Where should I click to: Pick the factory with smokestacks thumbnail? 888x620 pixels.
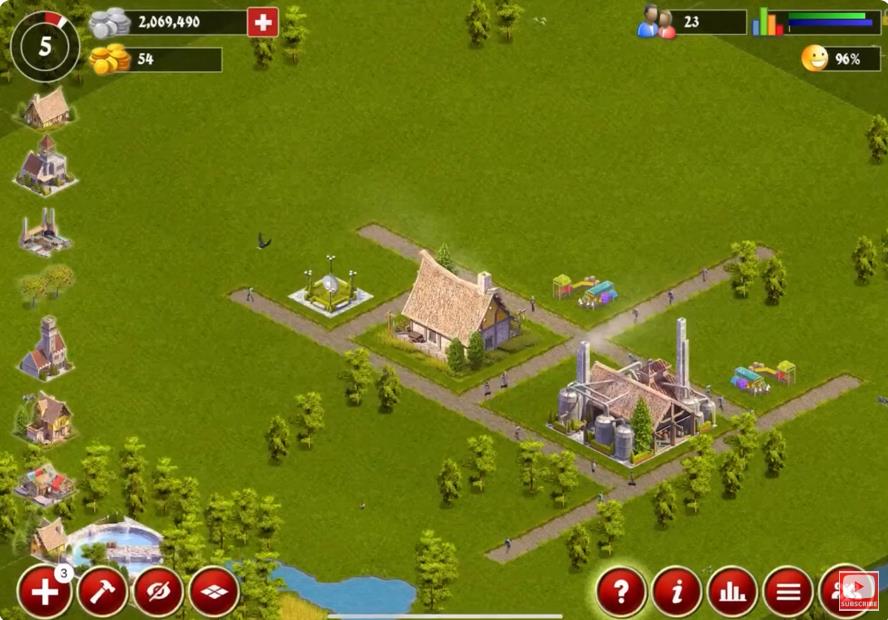coord(44,233)
